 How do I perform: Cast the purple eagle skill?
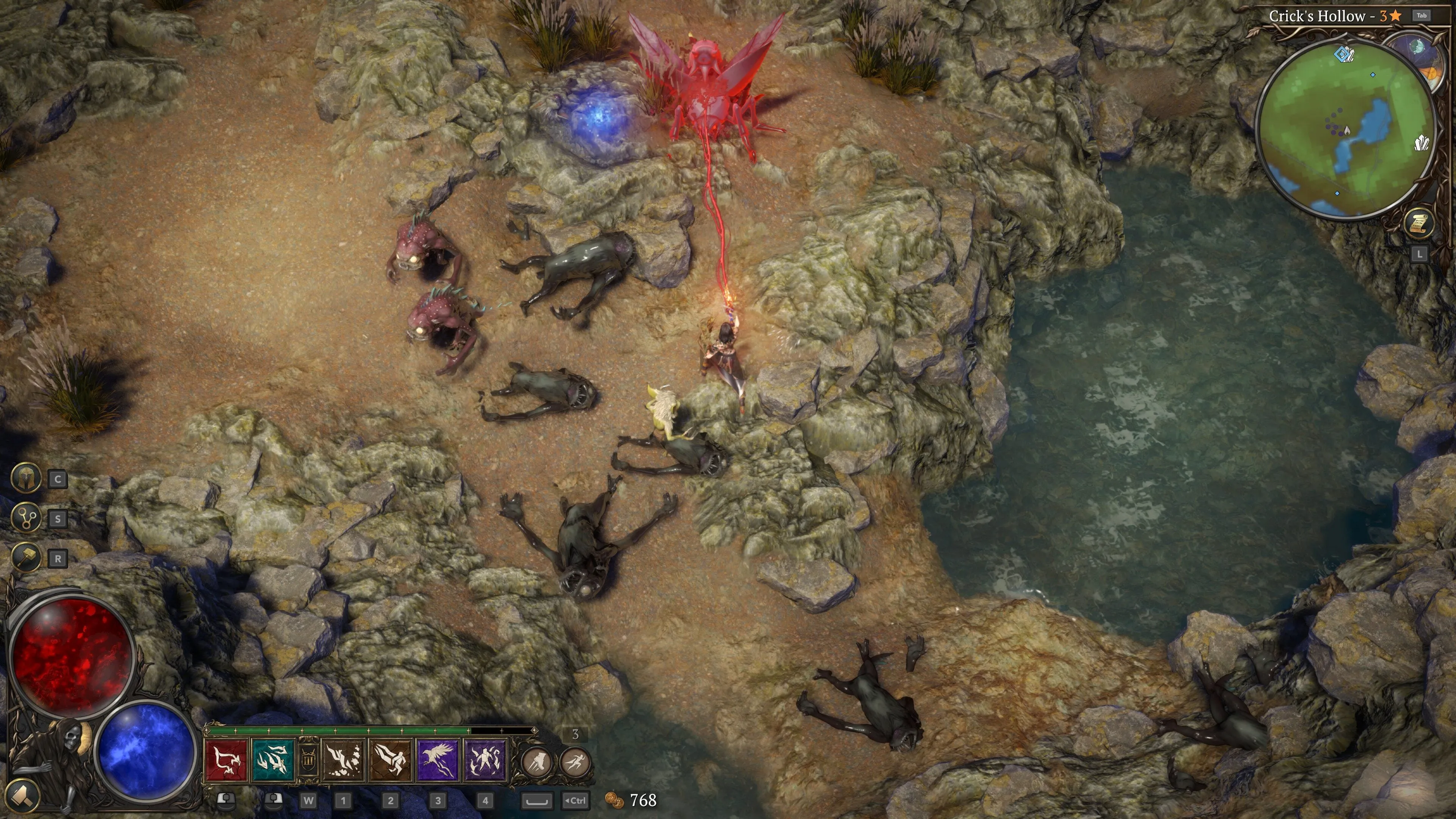pyautogui.click(x=438, y=760)
